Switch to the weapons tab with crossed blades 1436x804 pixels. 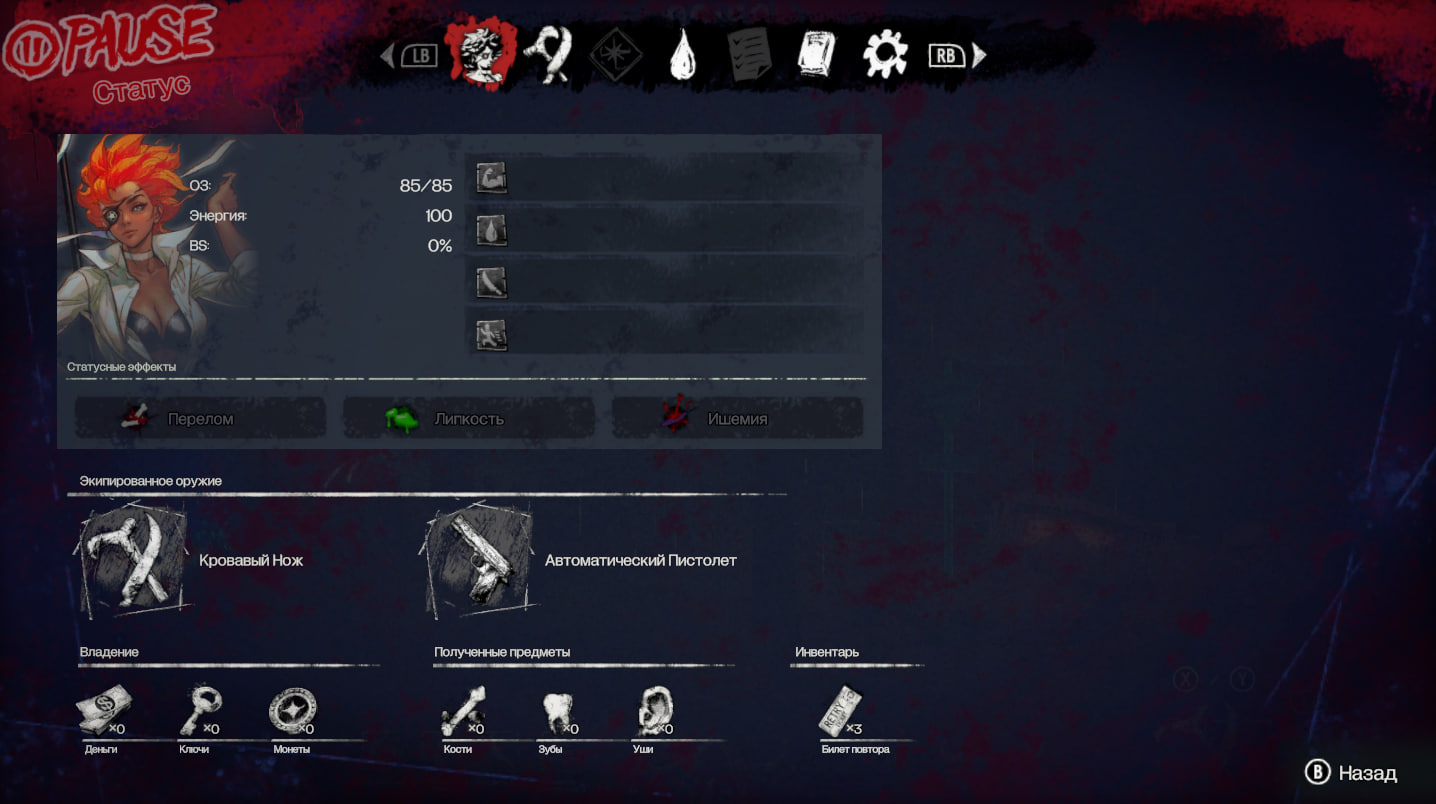point(548,55)
